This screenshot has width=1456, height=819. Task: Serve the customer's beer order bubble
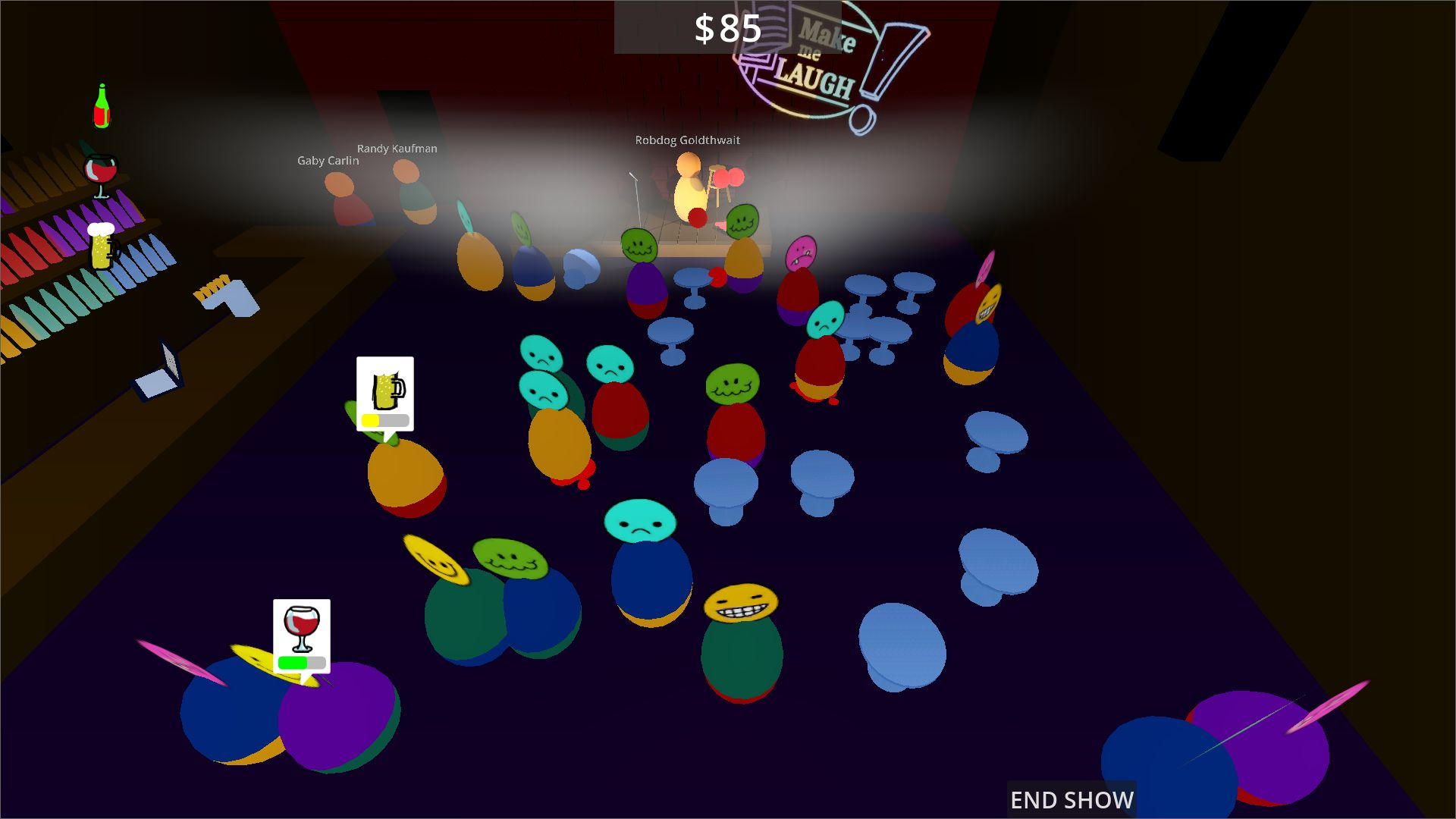click(385, 393)
